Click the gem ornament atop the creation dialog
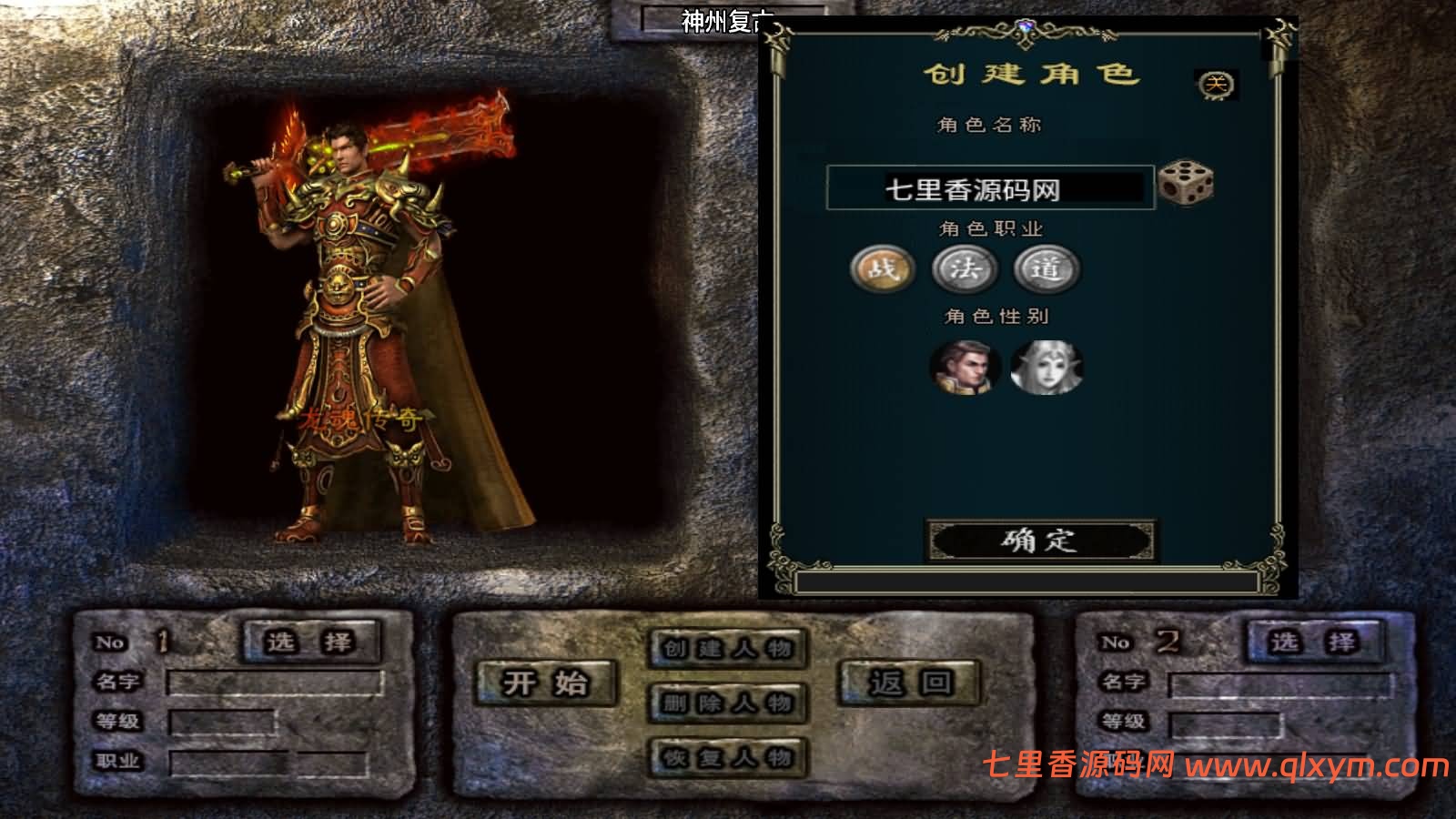Viewport: 1456px width, 819px height. [x=1026, y=26]
